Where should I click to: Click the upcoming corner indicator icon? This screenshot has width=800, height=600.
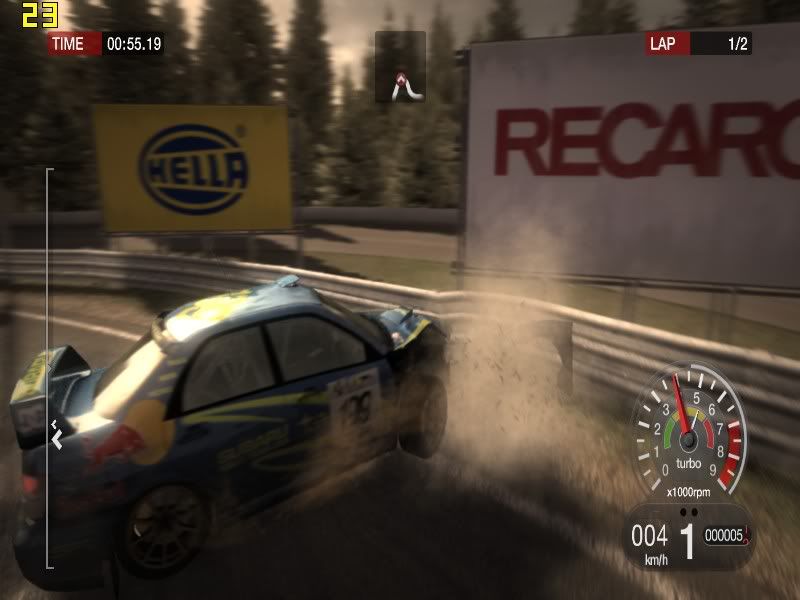click(x=400, y=67)
